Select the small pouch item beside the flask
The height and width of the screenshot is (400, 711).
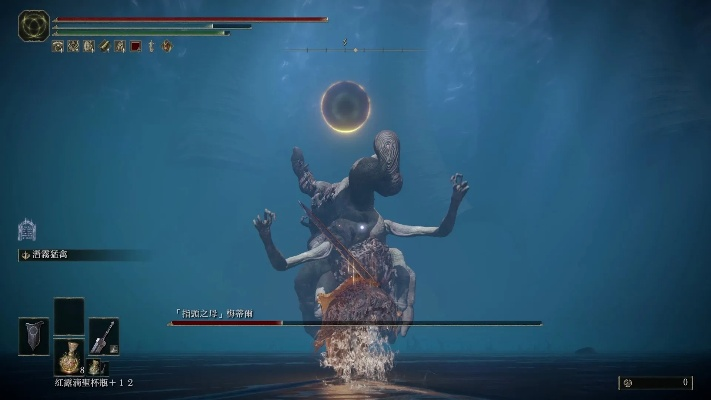(96, 367)
